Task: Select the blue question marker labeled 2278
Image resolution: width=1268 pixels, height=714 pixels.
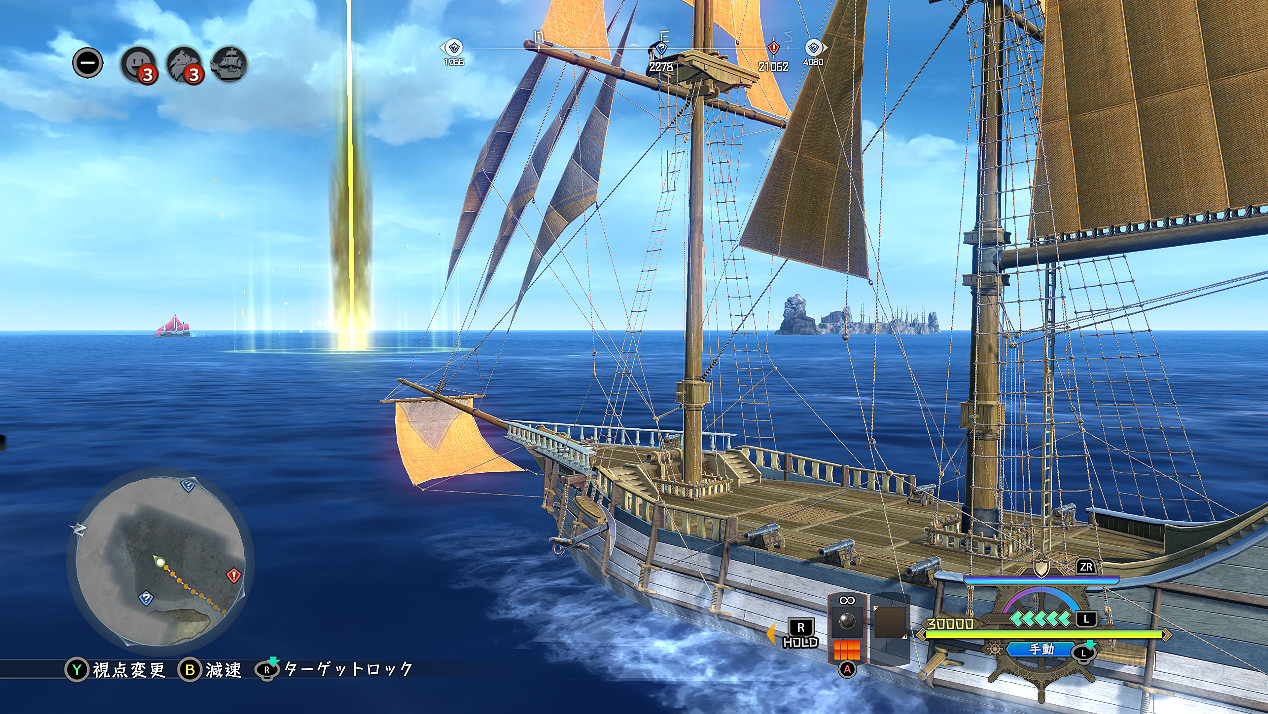Action: coord(660,48)
